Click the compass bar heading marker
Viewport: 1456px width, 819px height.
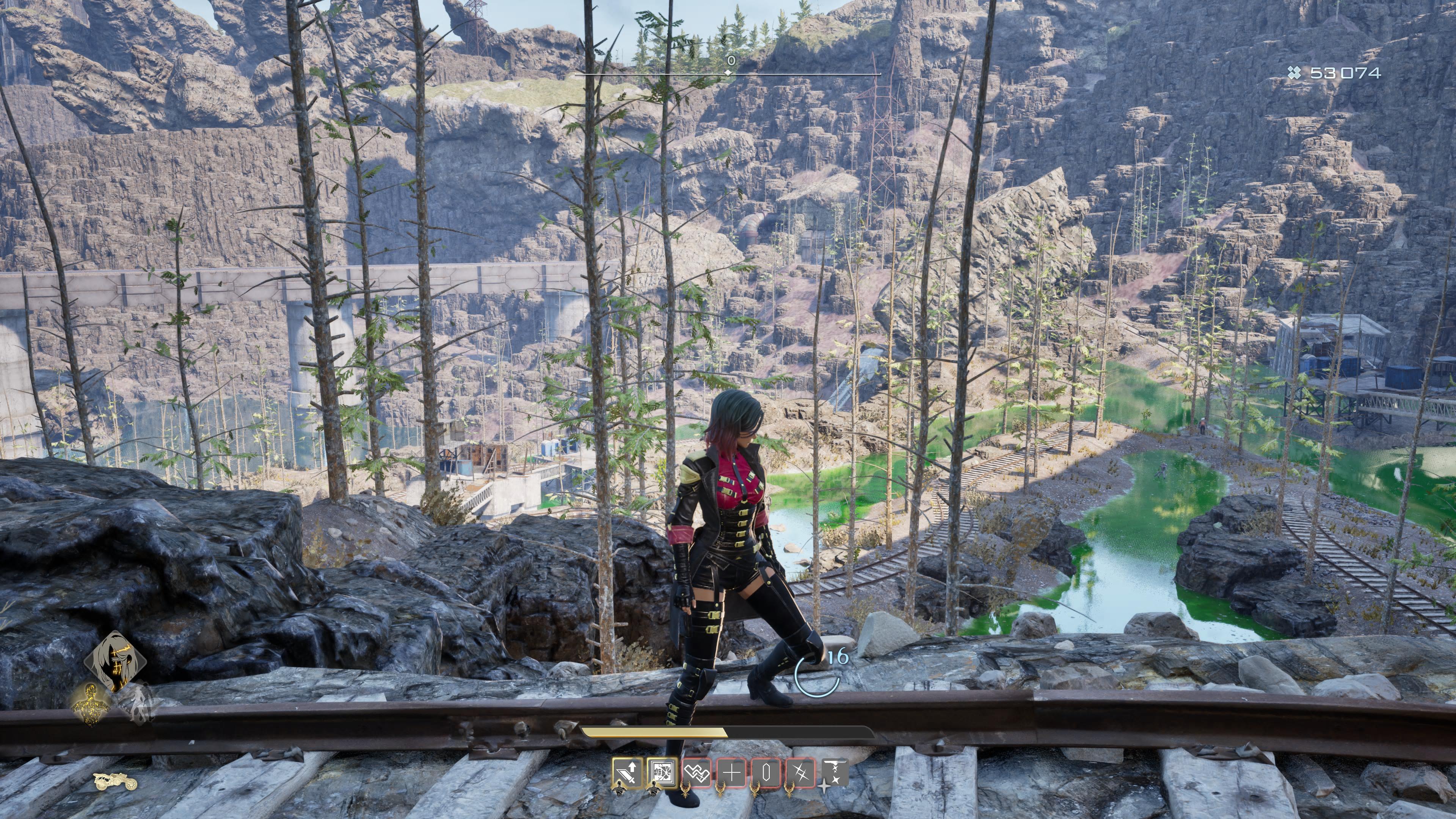(x=729, y=73)
